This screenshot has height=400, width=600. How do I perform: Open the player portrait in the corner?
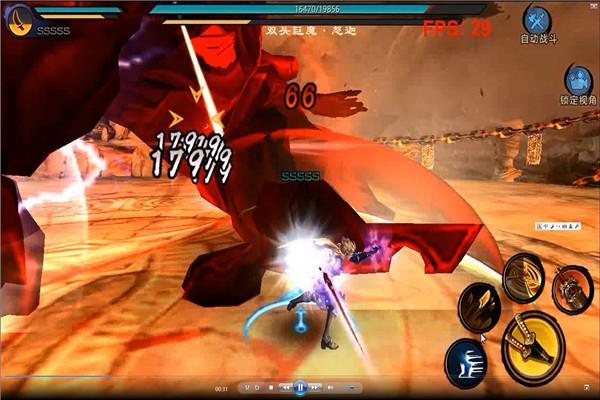tap(18, 19)
